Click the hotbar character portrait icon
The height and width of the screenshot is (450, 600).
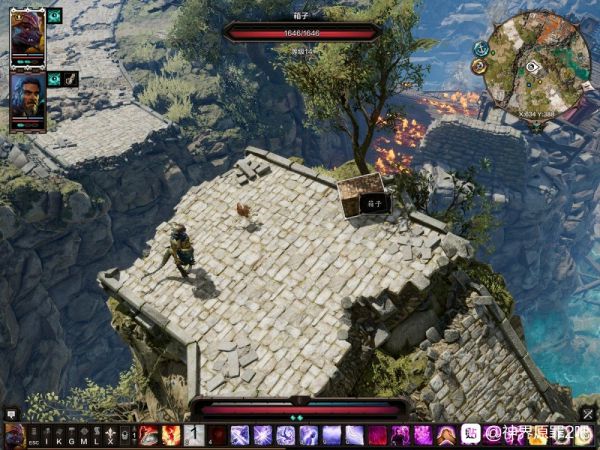(x=13, y=435)
